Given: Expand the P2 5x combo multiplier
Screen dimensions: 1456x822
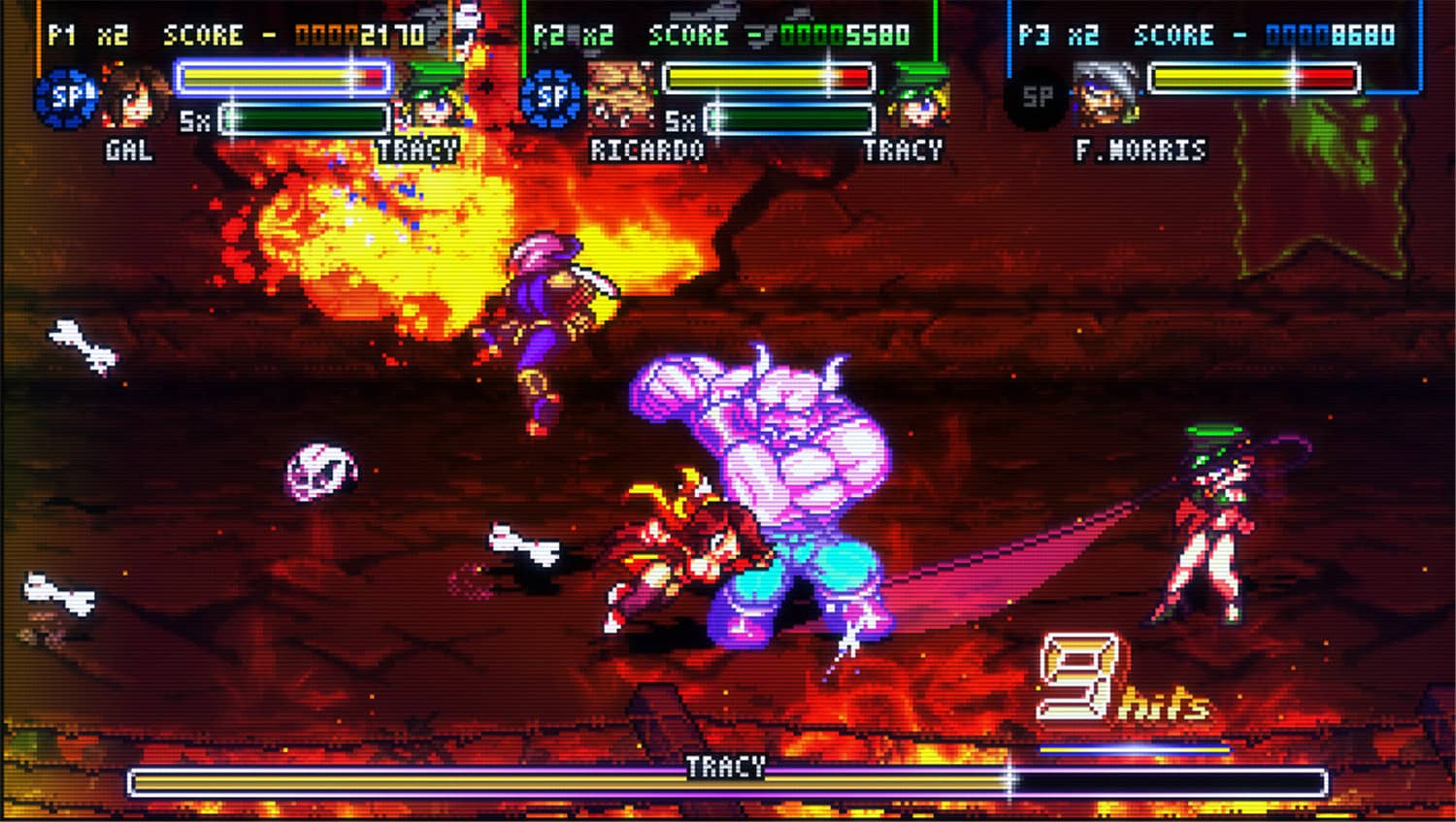Looking at the screenshot, I should click(x=679, y=121).
